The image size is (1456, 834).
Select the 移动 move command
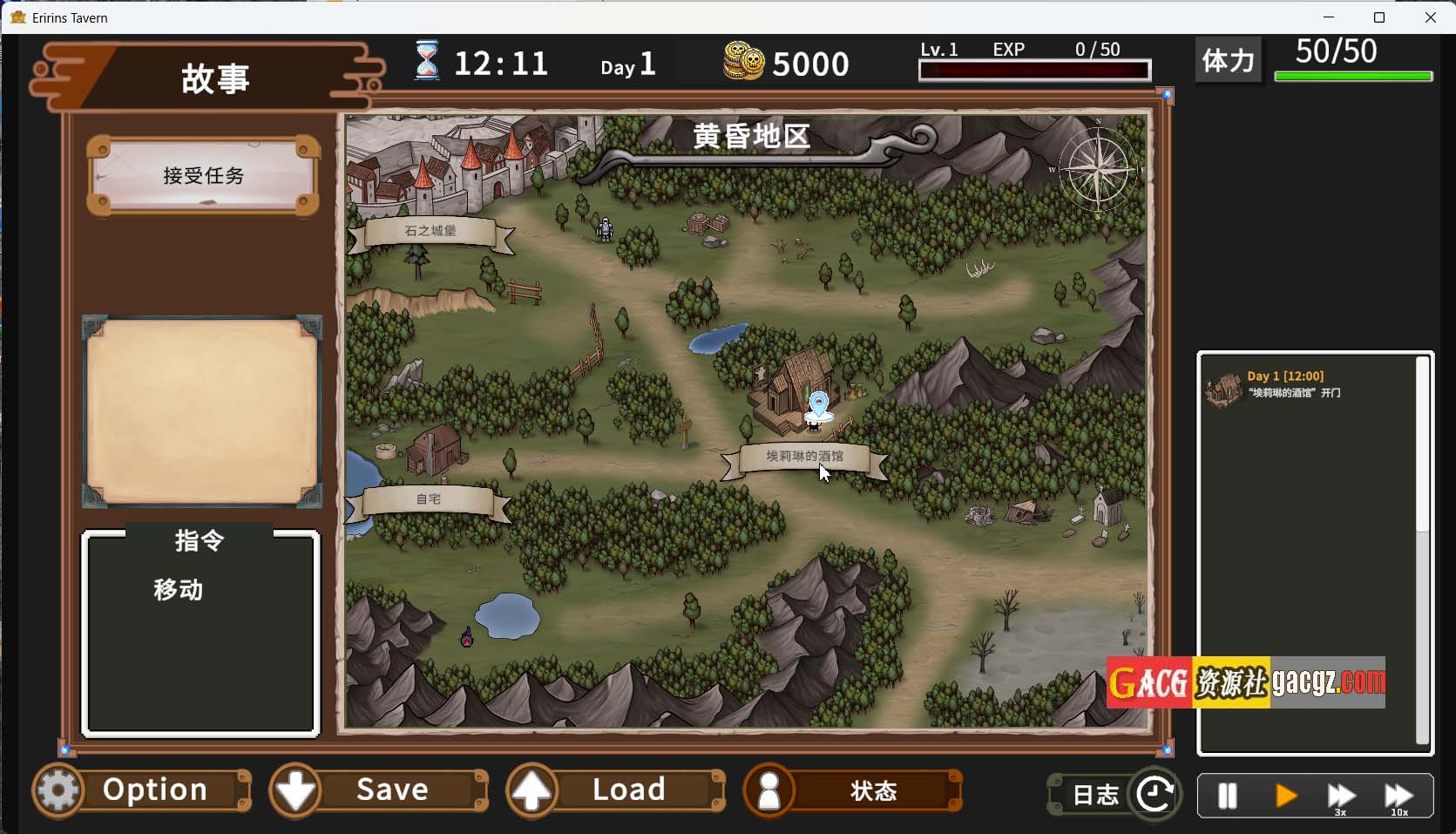tap(179, 590)
